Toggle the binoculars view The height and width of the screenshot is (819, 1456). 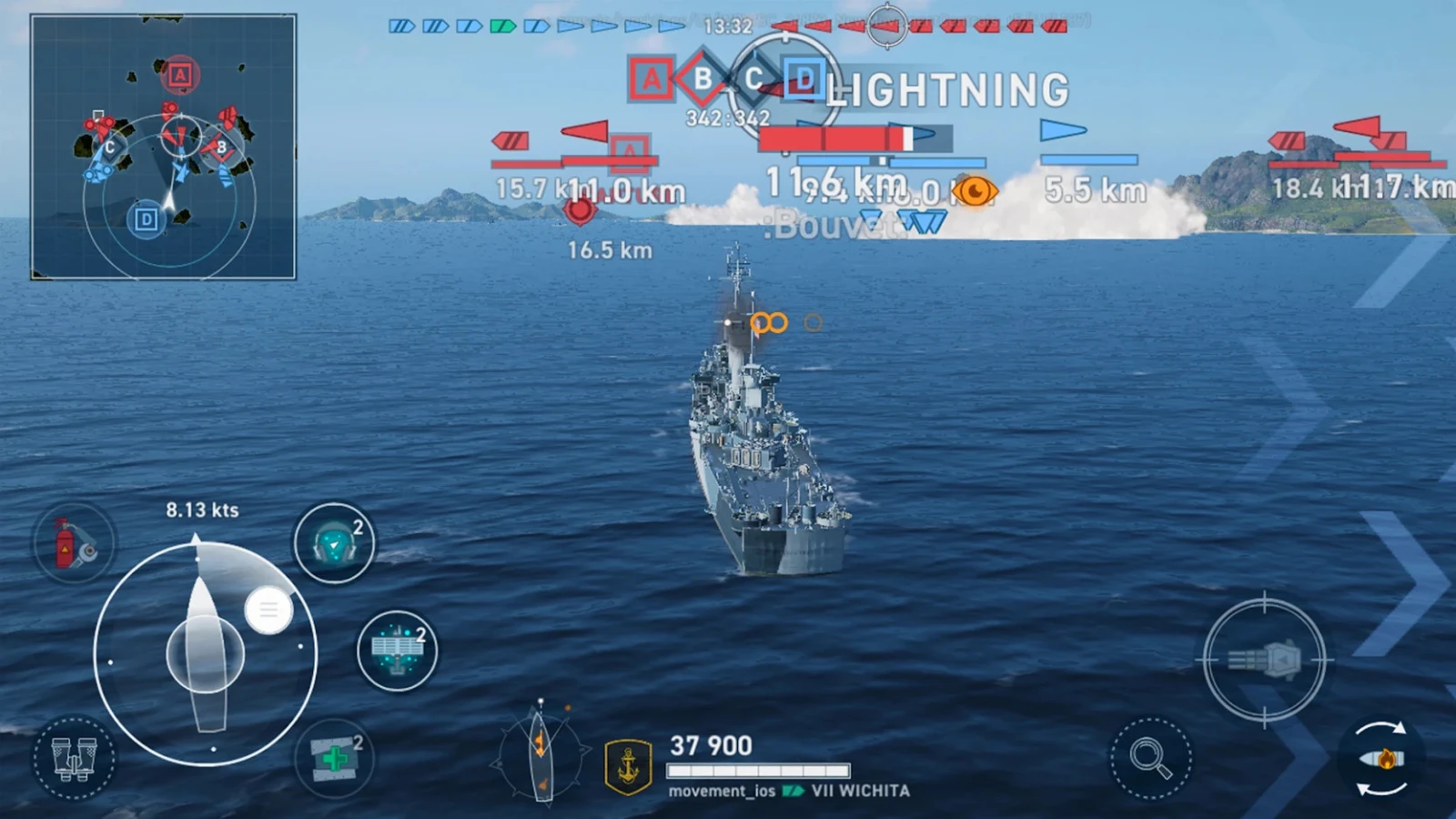point(74,757)
